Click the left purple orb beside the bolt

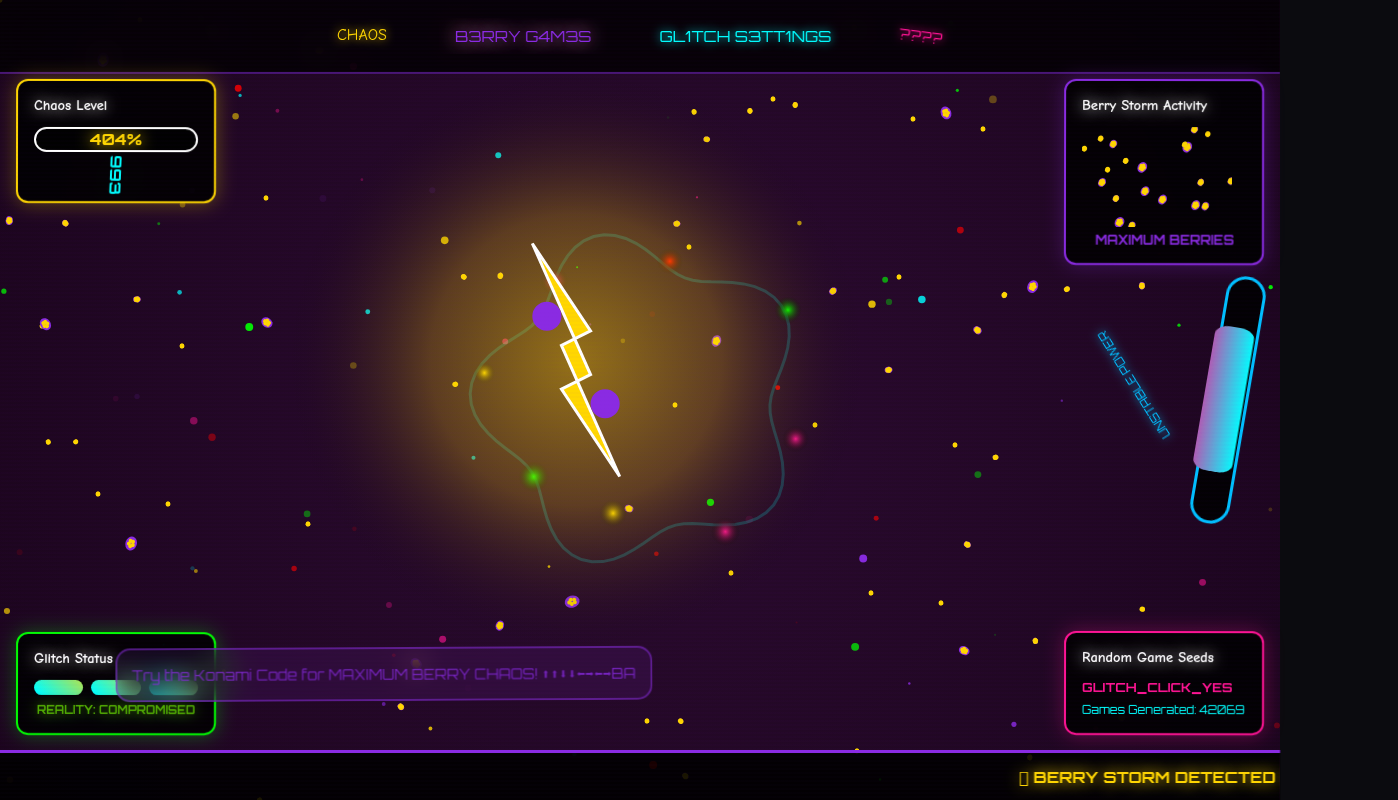point(545,318)
